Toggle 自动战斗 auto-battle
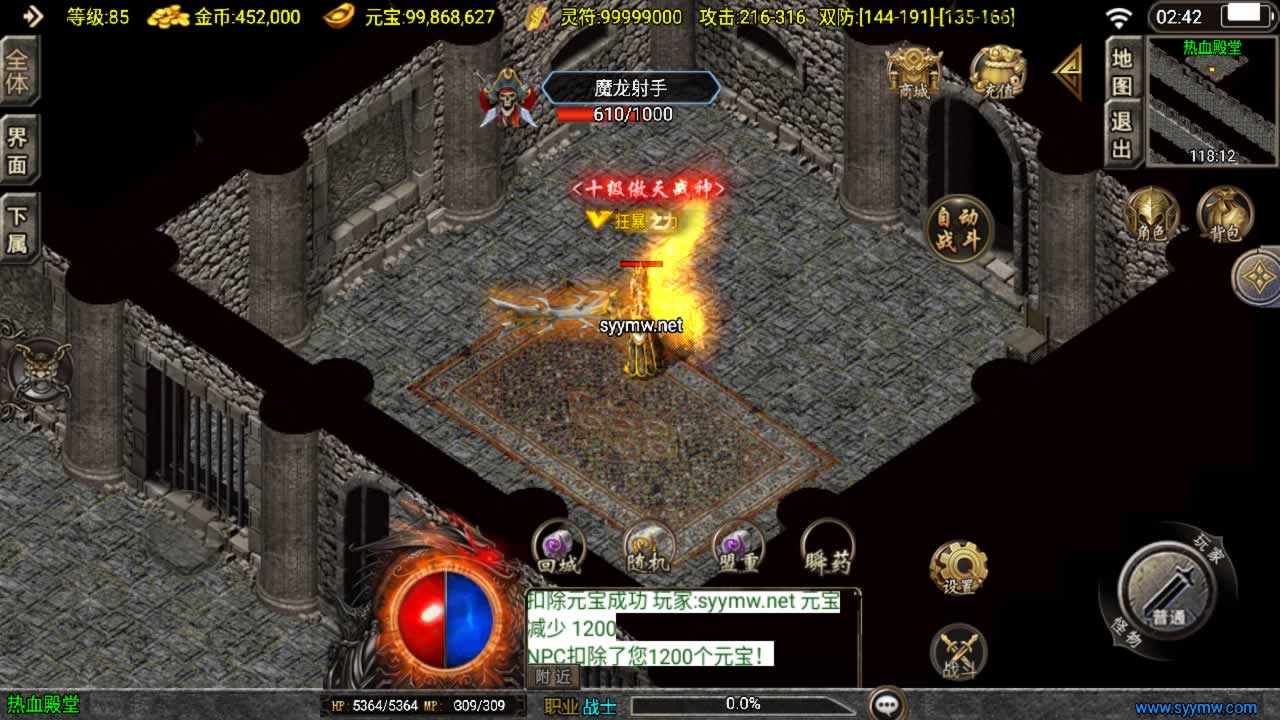The image size is (1280, 720). click(x=959, y=229)
